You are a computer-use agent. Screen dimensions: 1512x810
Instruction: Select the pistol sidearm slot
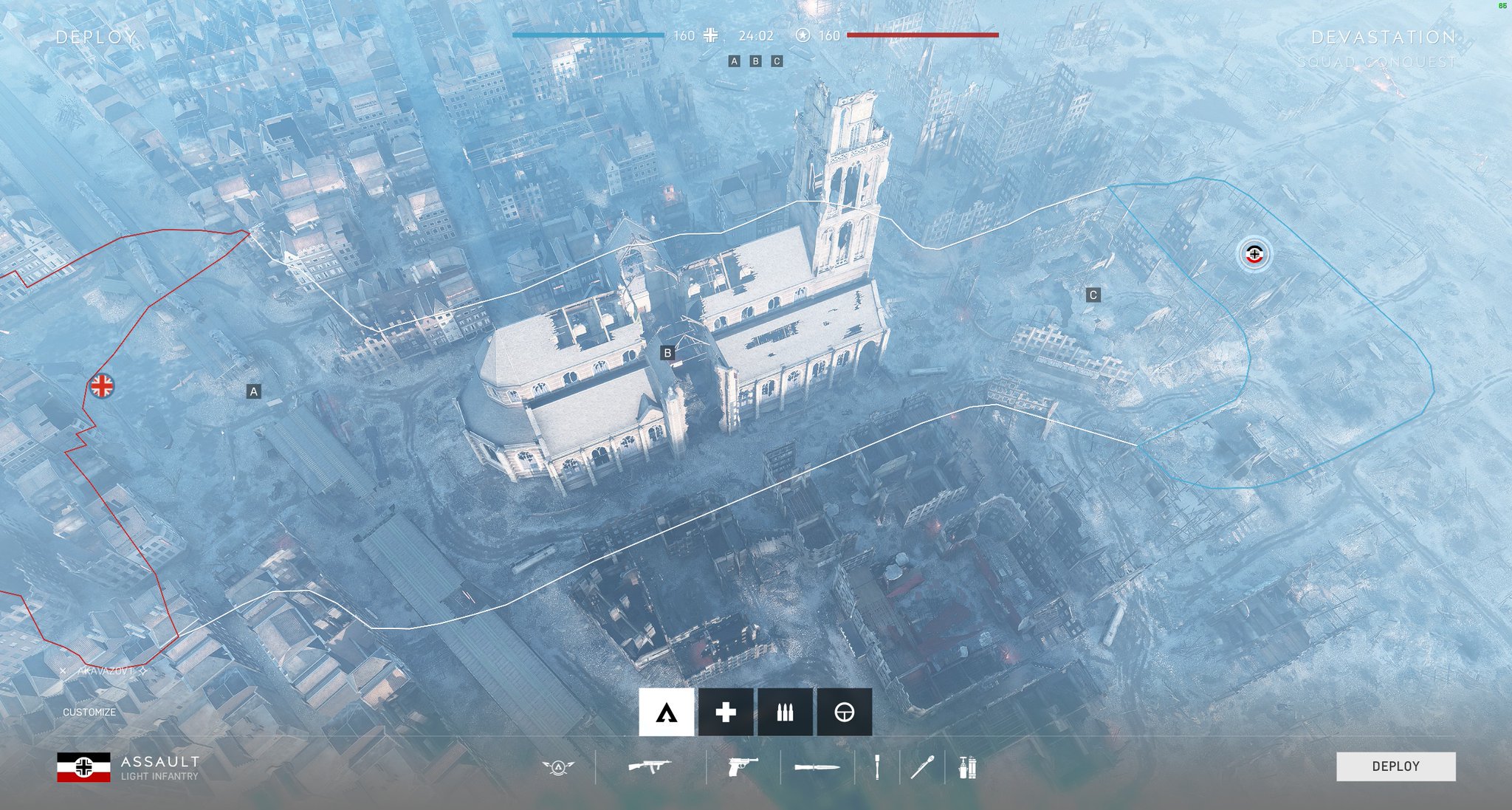coord(743,768)
